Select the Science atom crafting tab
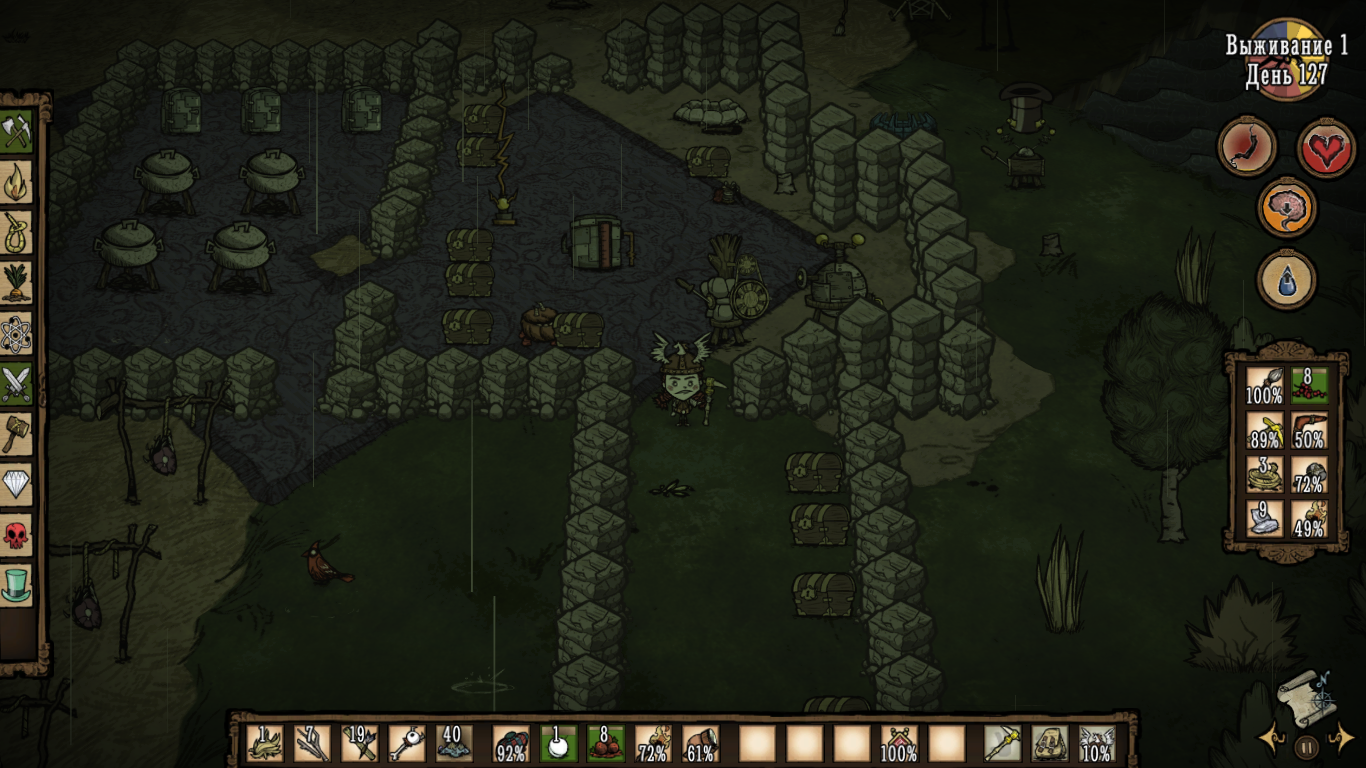Image resolution: width=1366 pixels, height=768 pixels. [x=17, y=334]
